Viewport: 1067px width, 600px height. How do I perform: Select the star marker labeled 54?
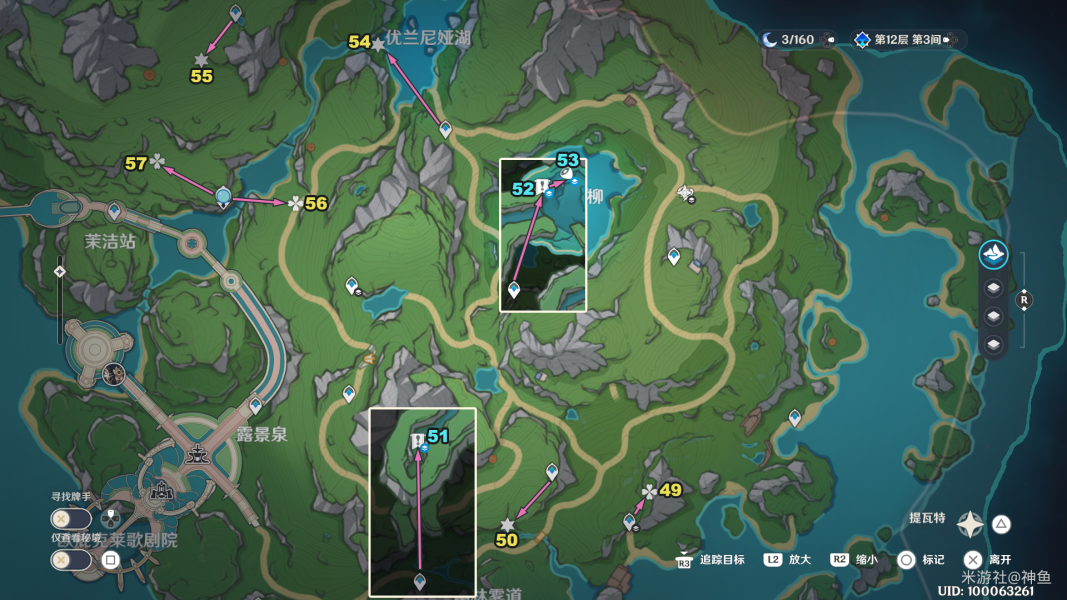[x=378, y=45]
